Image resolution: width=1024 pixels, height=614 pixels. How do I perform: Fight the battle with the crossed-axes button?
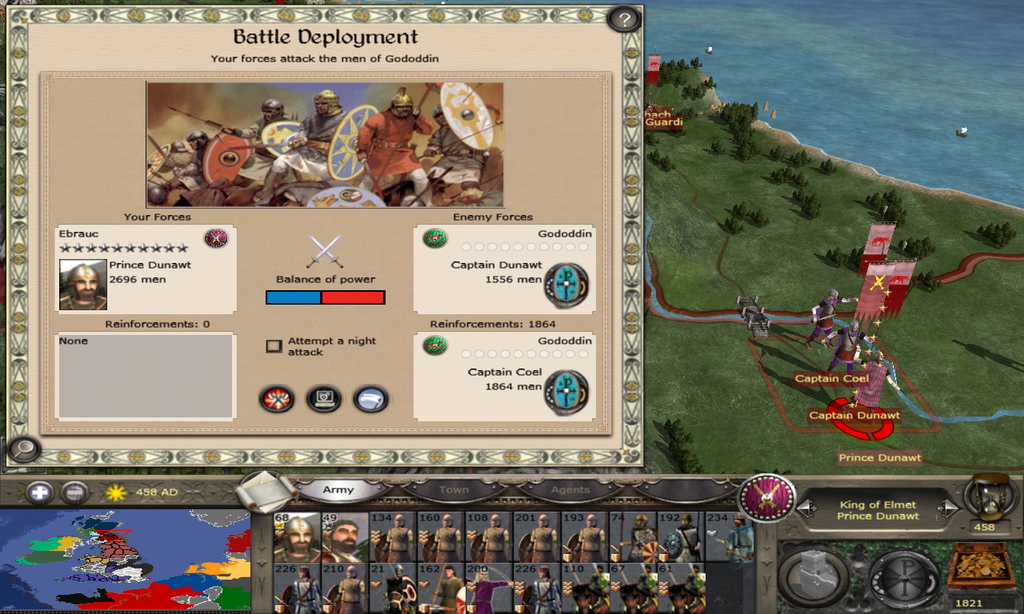277,399
